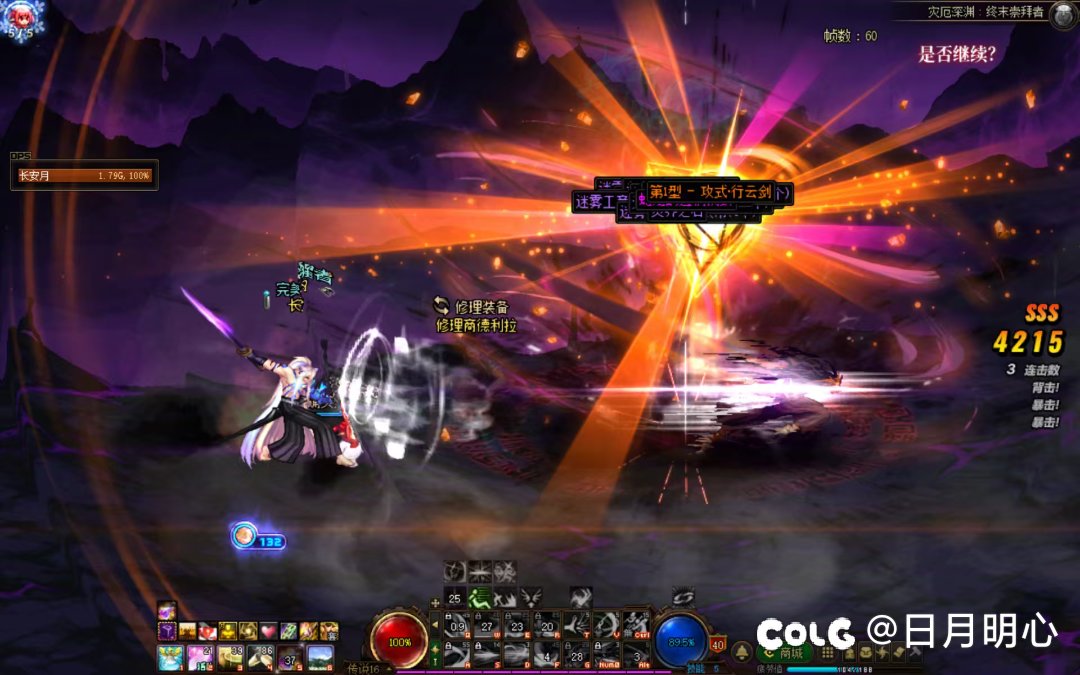This screenshot has width=1080, height=675.
Task: Use the landscape picture quick slot item
Action: point(320,656)
